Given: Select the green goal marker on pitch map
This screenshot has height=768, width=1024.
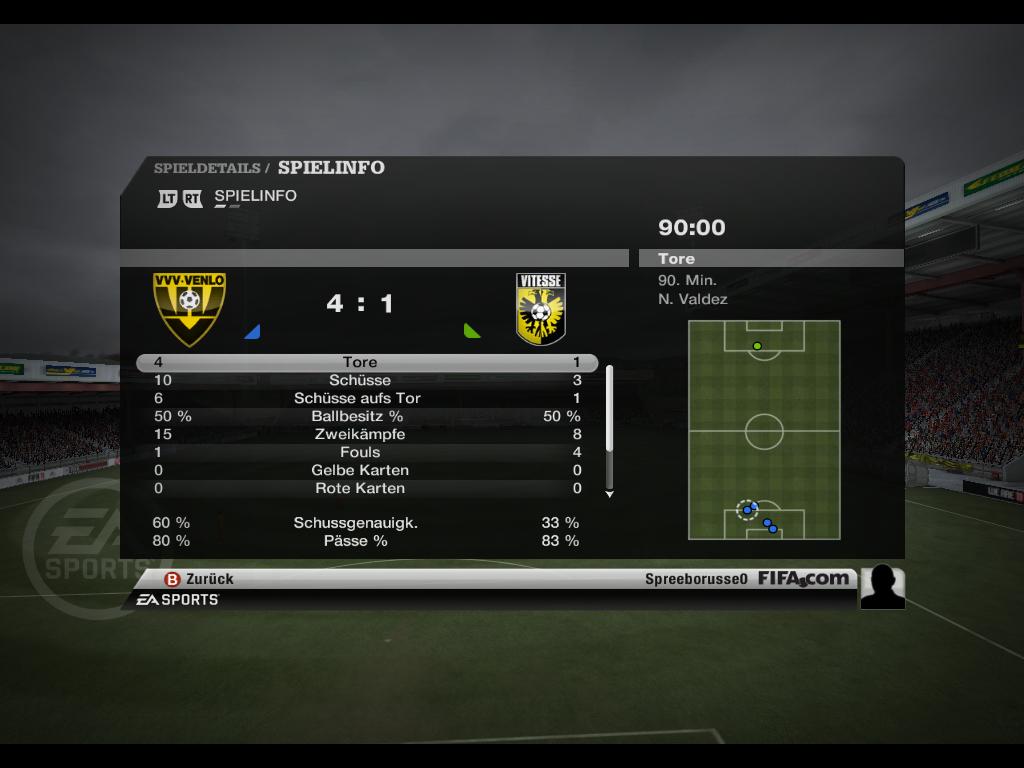Looking at the screenshot, I should tap(757, 346).
